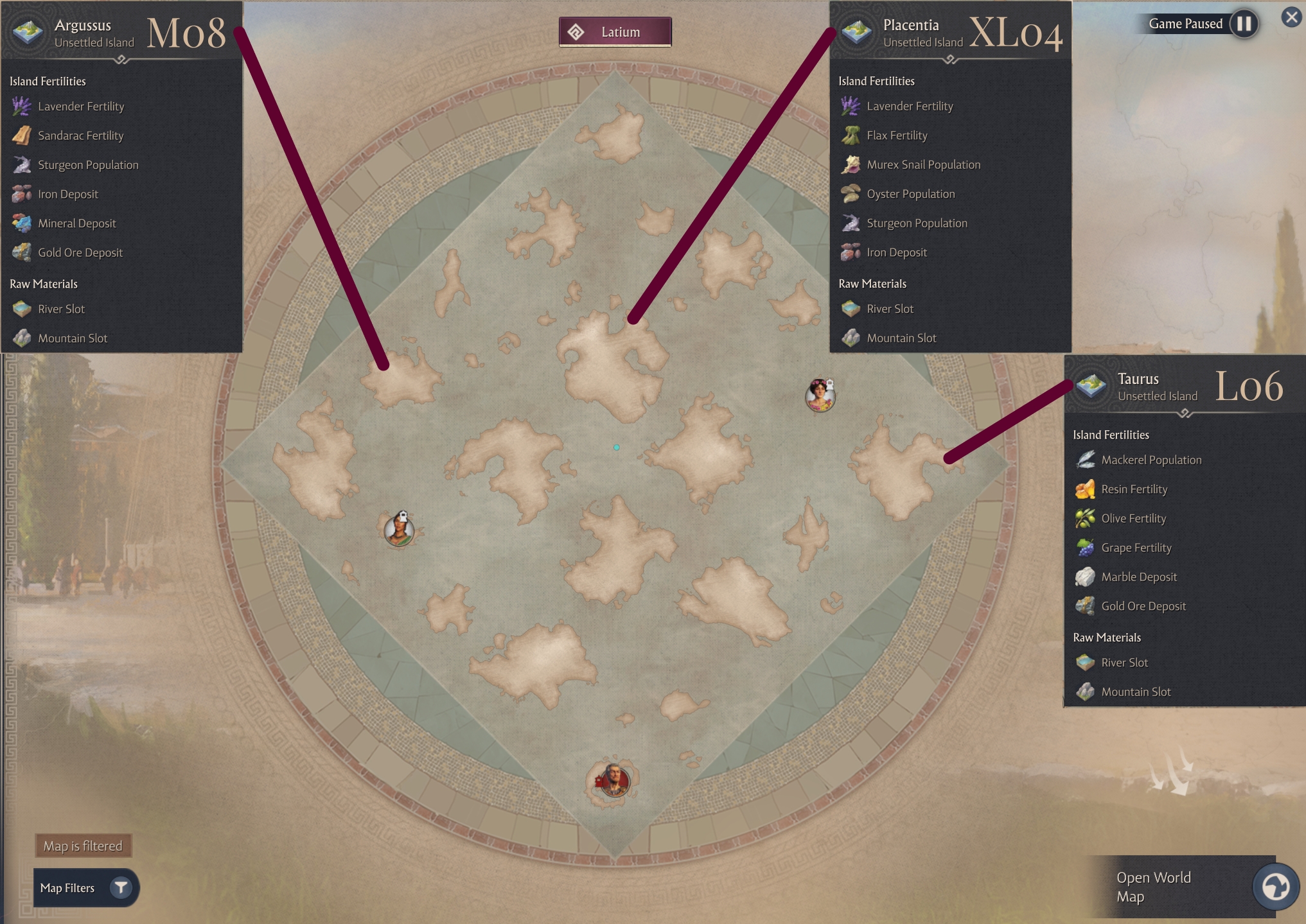Open the World Map

(1275, 887)
